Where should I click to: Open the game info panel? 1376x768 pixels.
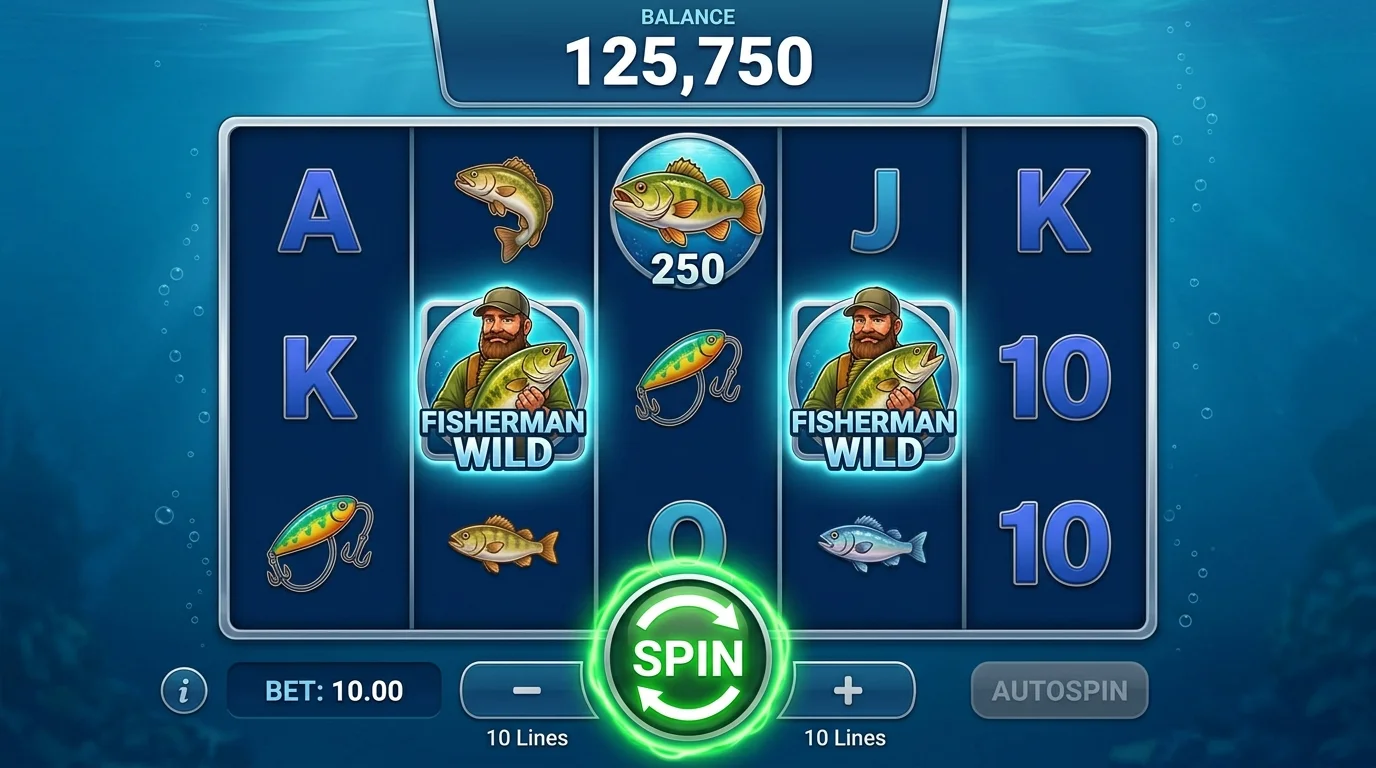[186, 689]
